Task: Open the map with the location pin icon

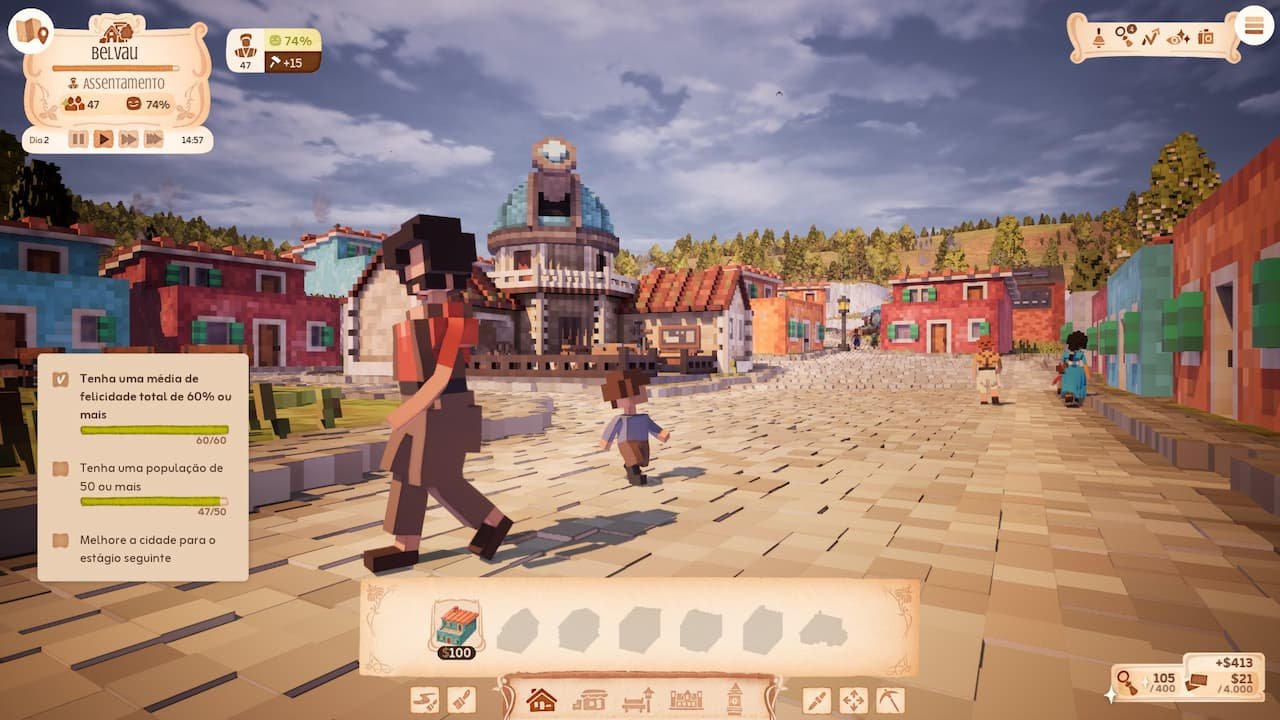Action: pos(31,32)
